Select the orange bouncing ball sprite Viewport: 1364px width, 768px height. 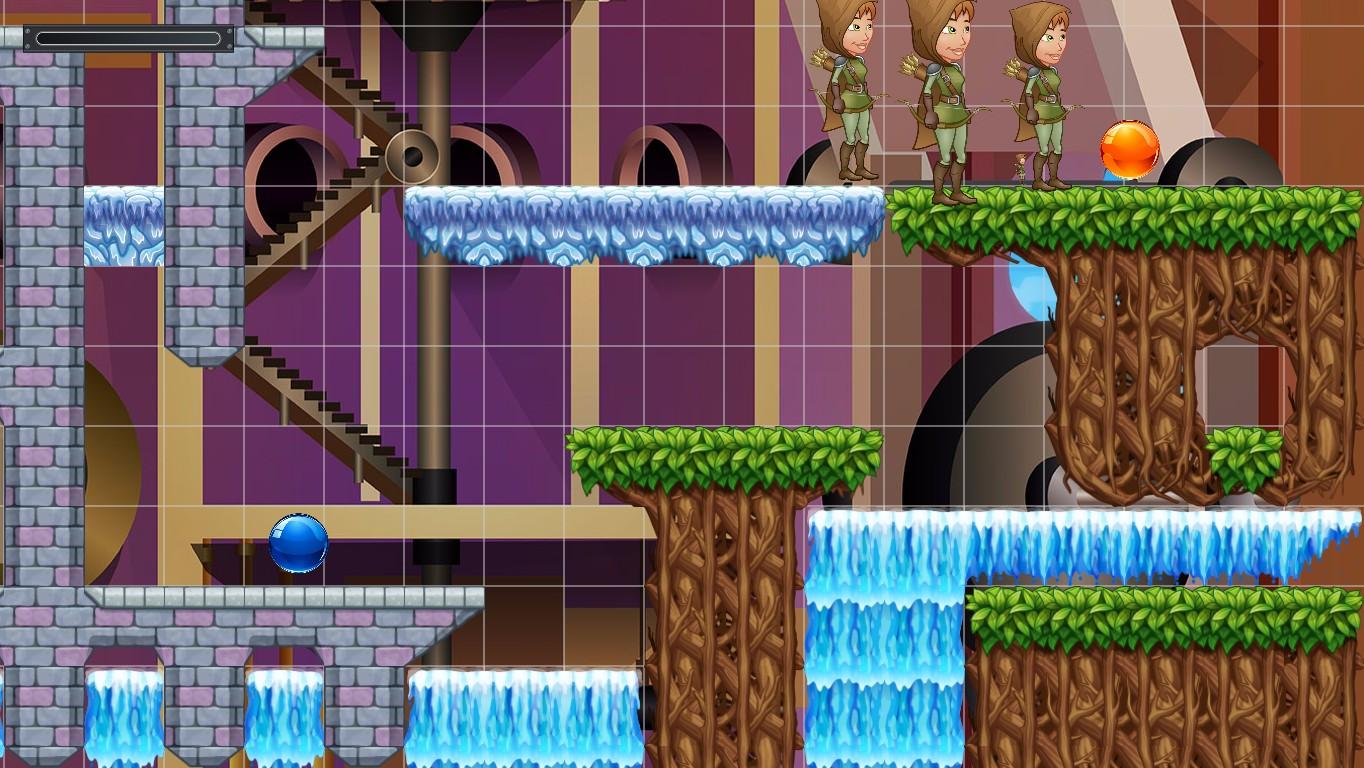click(x=1128, y=148)
